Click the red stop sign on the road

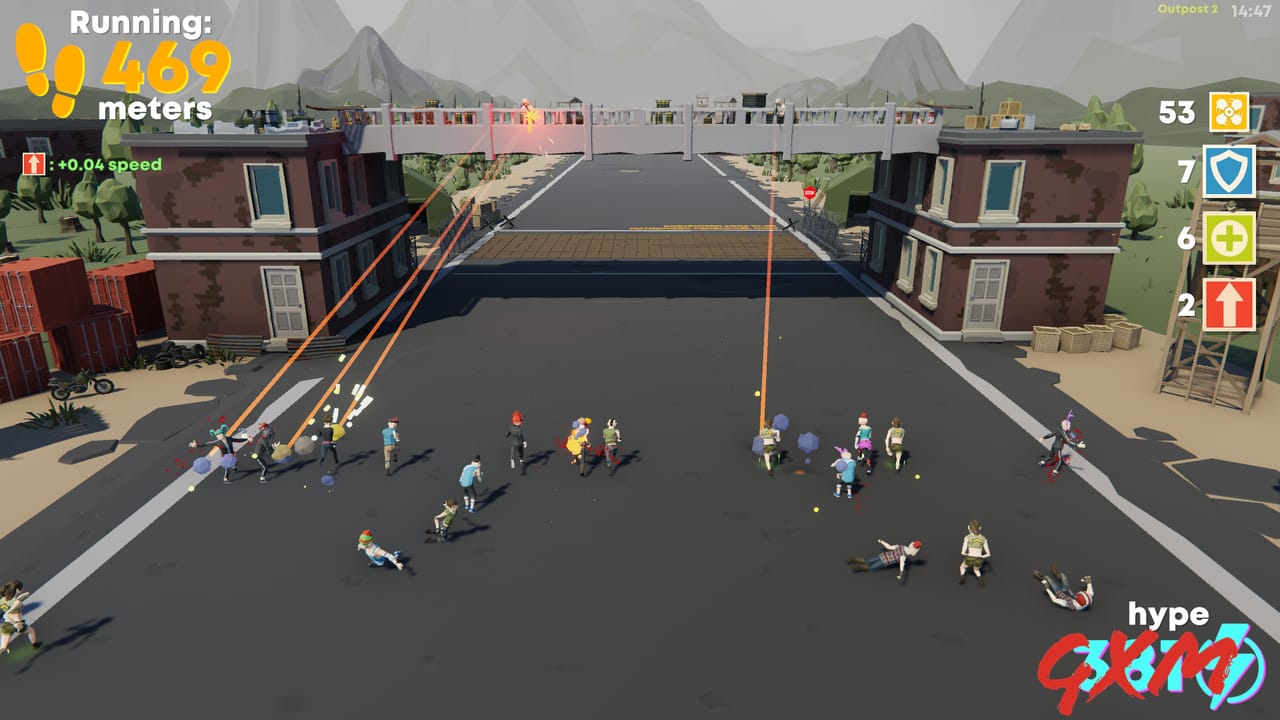(x=810, y=192)
